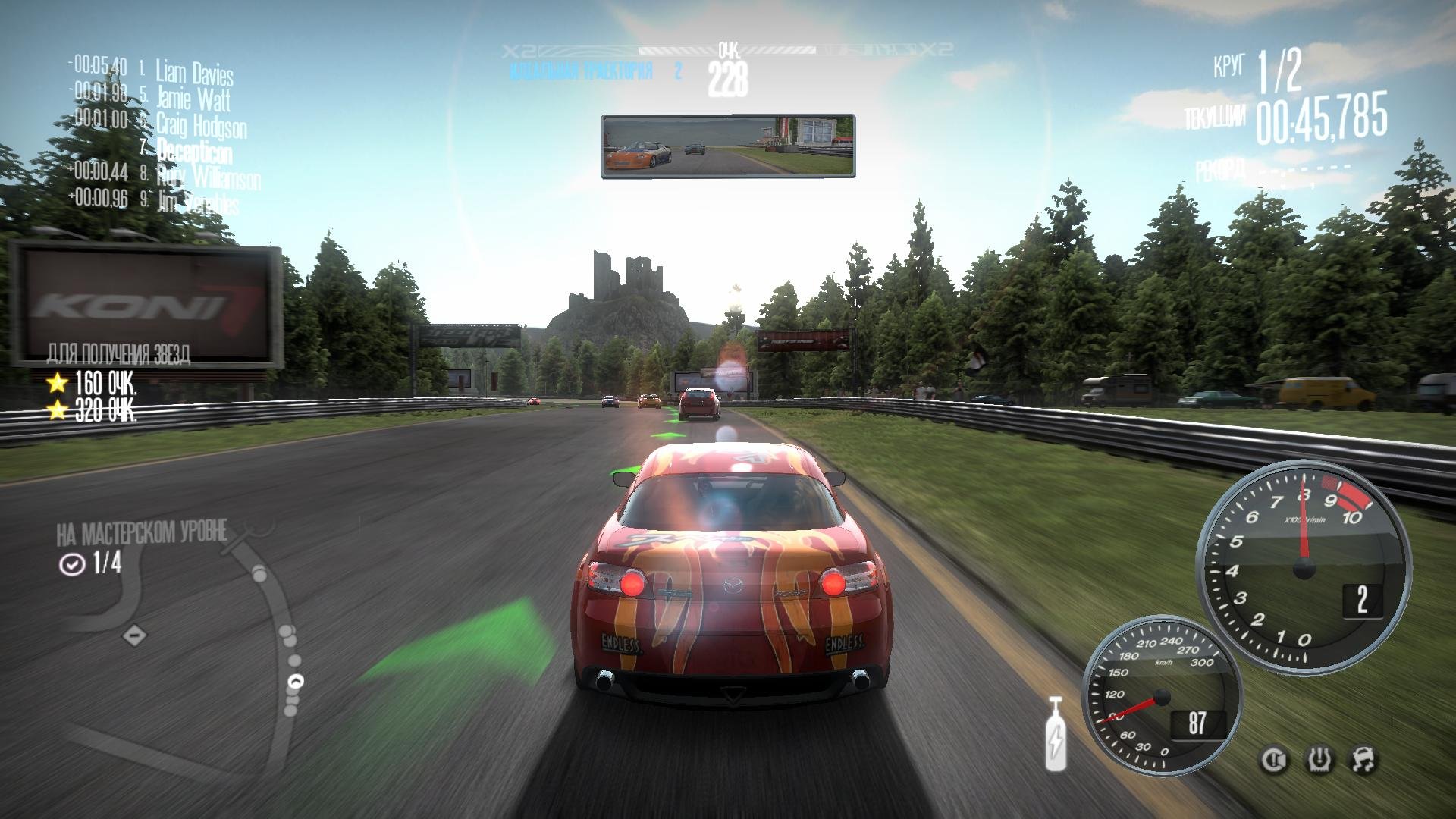This screenshot has width=1456, height=819.
Task: Choose Craig Hodgson in the standings
Action: click(201, 125)
